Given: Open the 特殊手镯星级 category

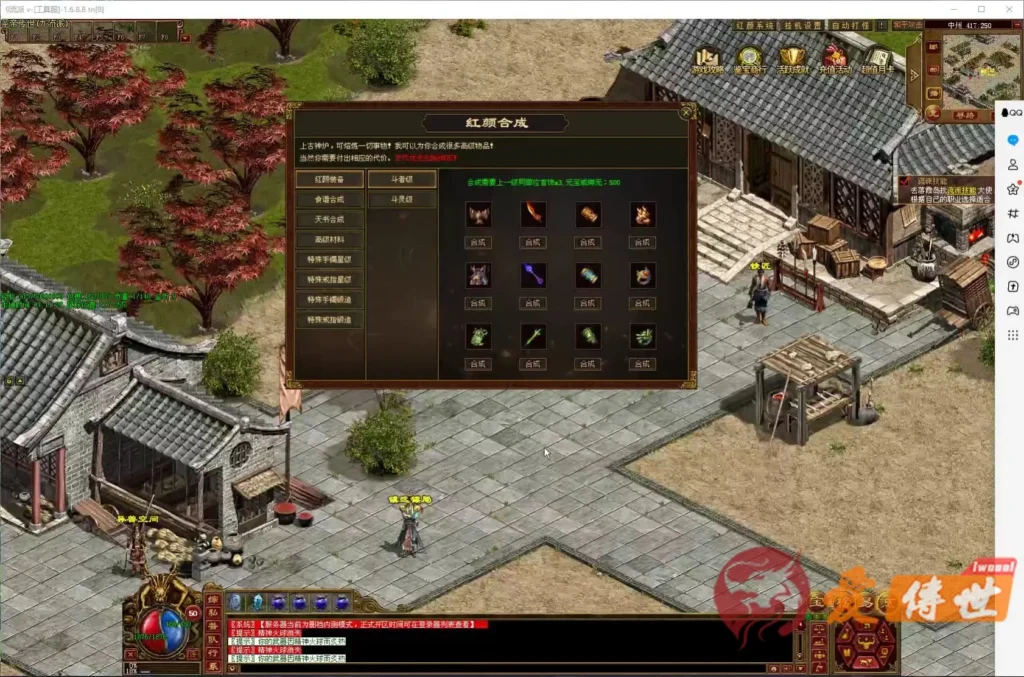Looking at the screenshot, I should point(329,260).
